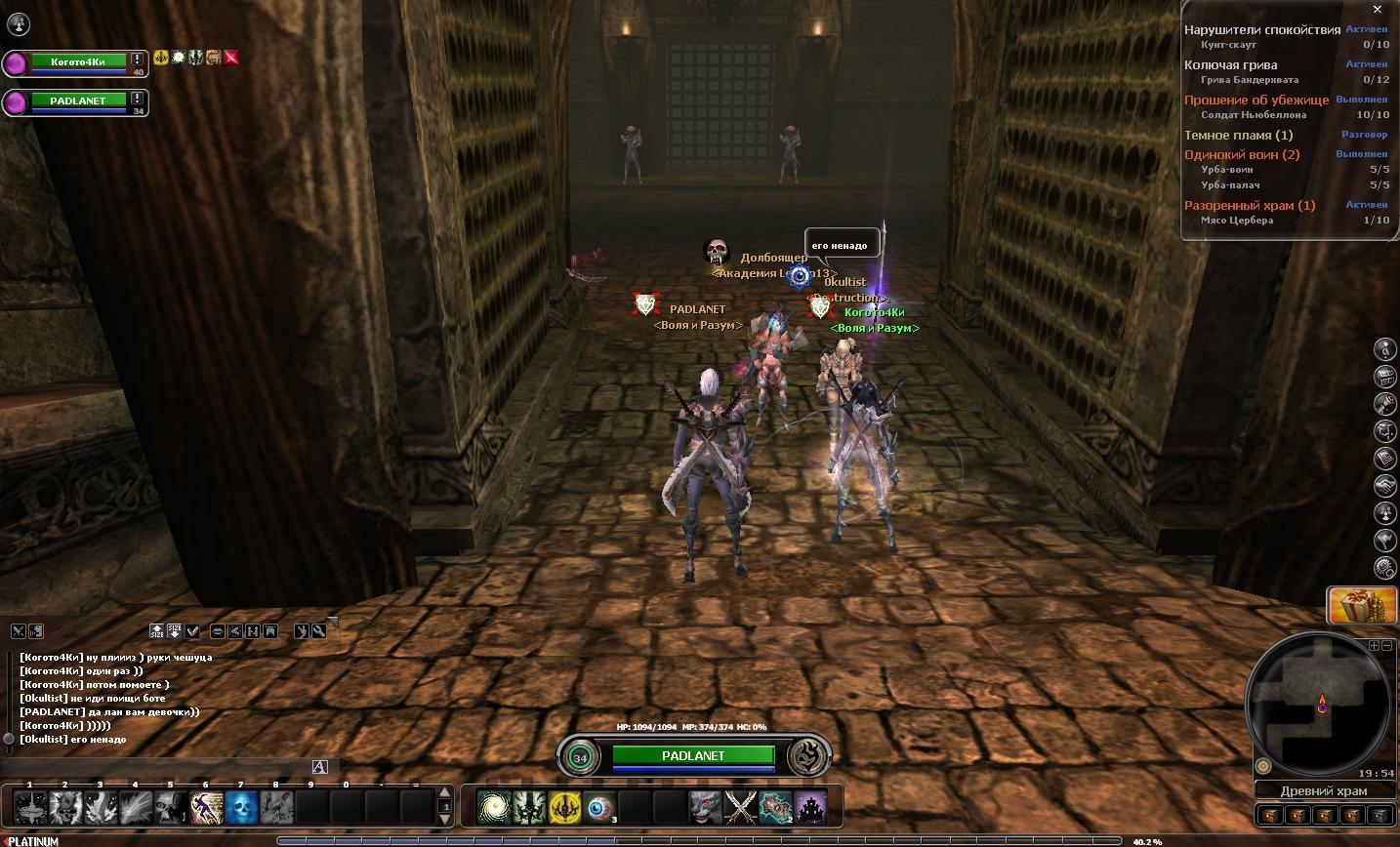Zoom in the minimap with plus button
Screen dimensions: 1400x847
point(1374,646)
